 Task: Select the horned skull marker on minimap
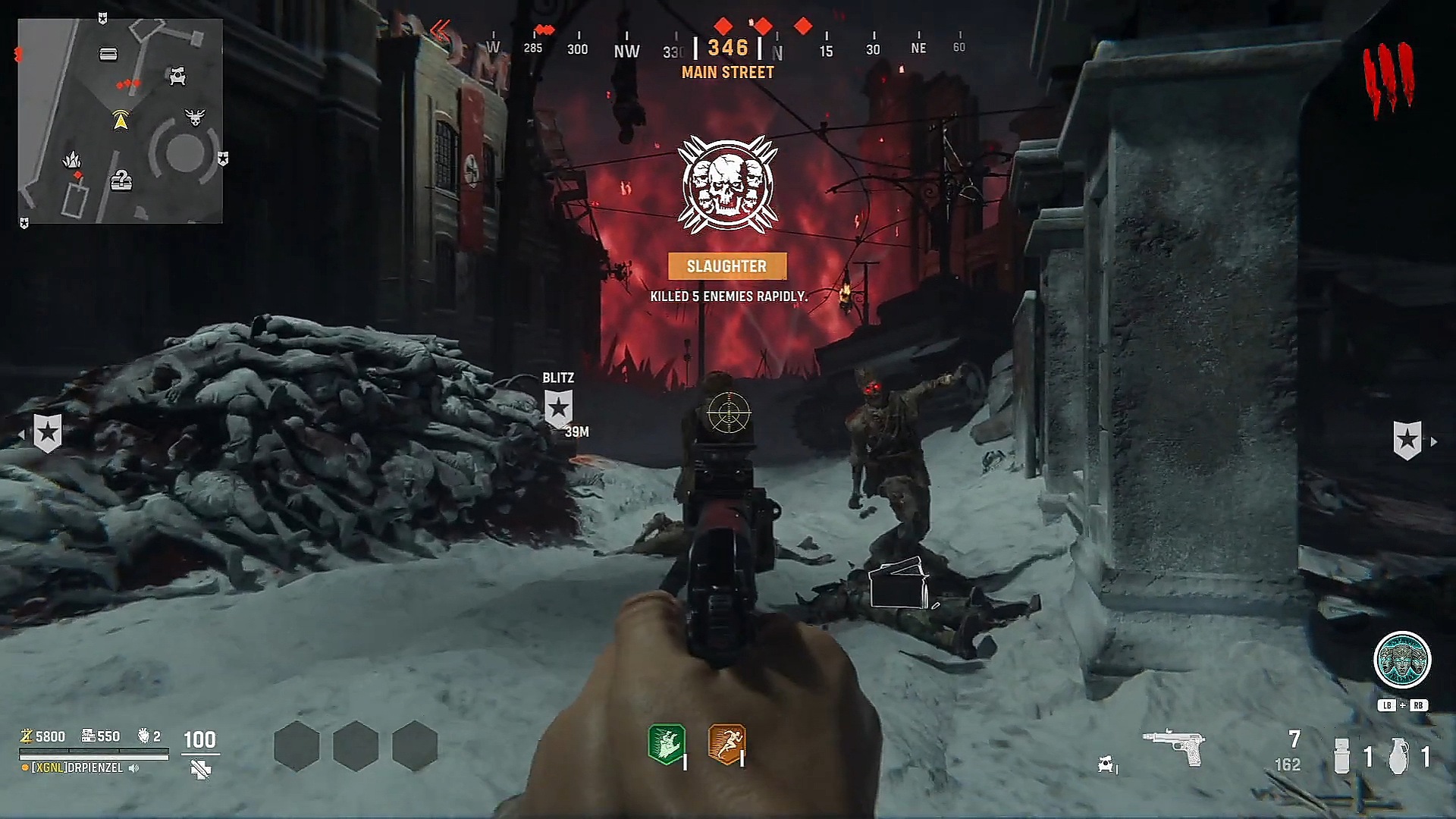point(195,118)
